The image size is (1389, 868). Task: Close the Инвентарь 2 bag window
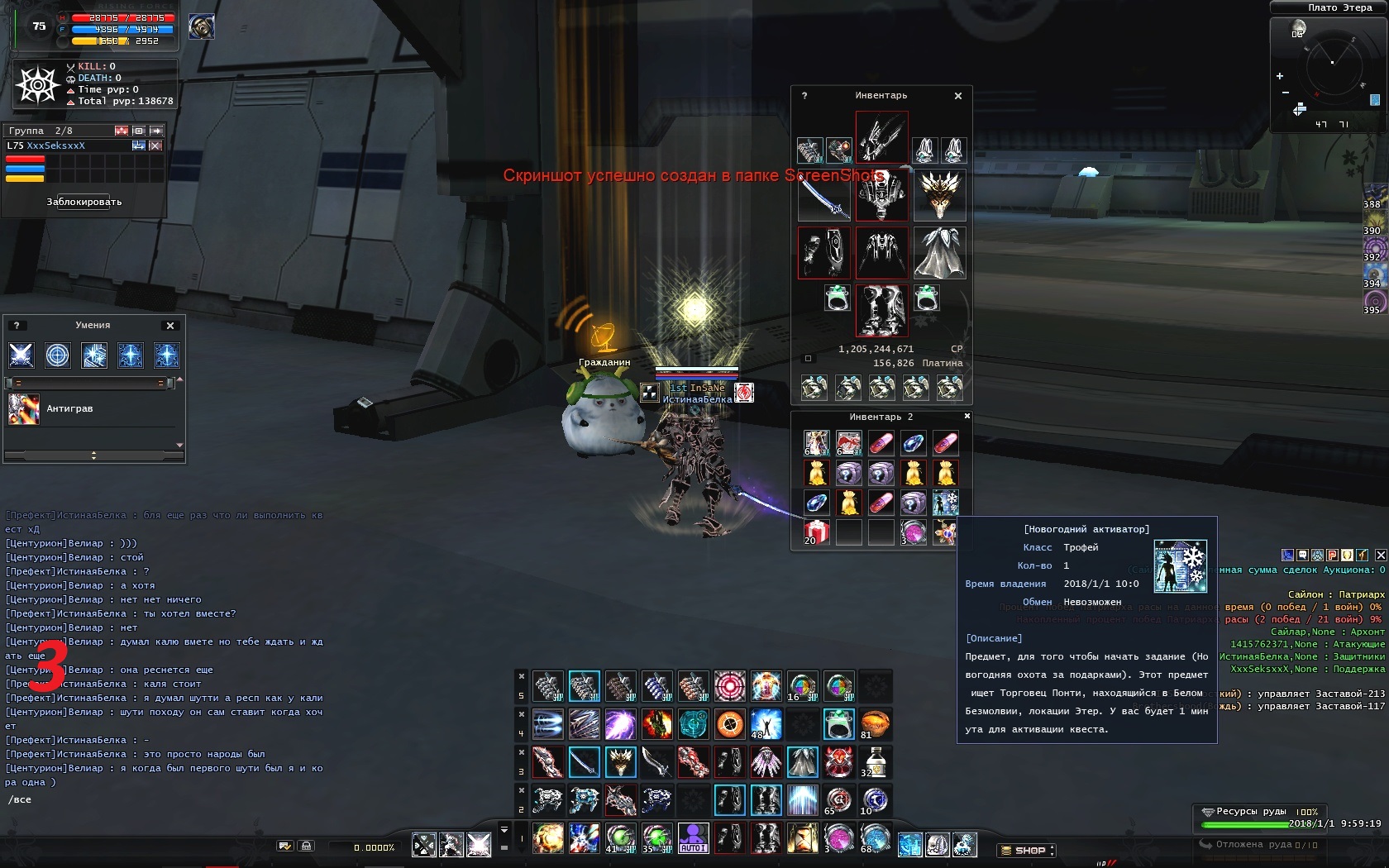tap(967, 416)
